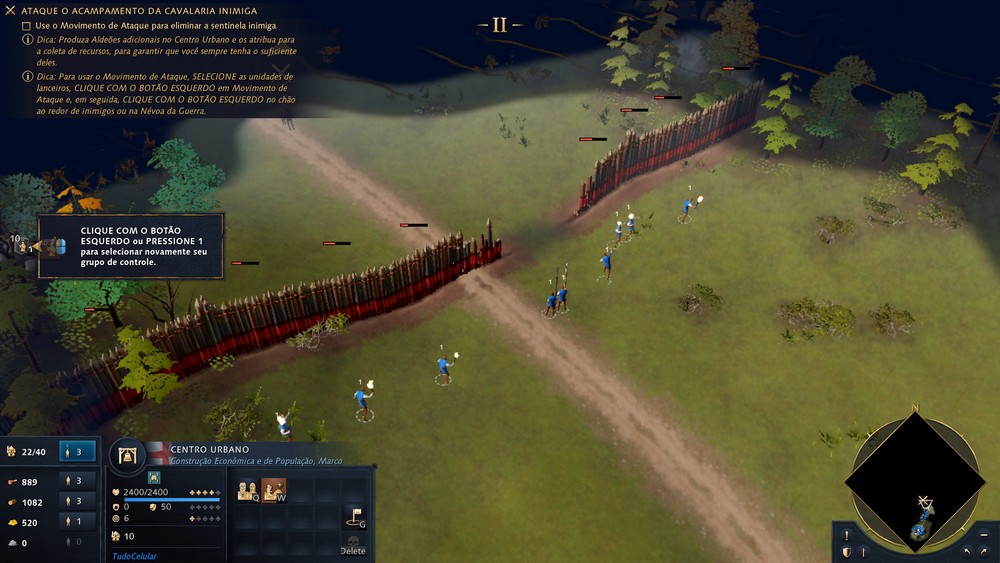Rotate camera left with the curved arrow
Viewport: 1000px width, 563px height.
pos(967,551)
